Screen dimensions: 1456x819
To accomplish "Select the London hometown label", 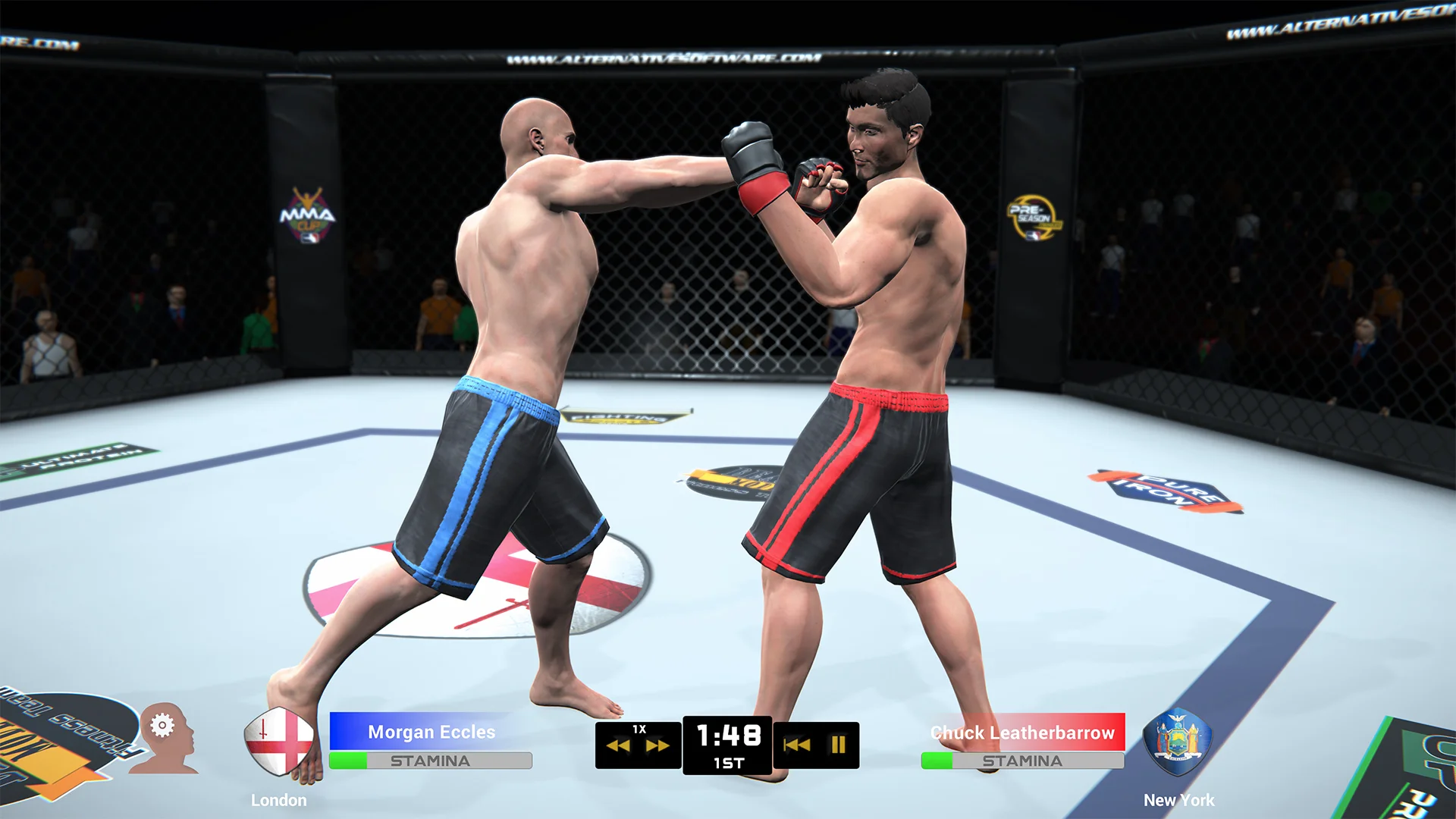I will (x=279, y=799).
